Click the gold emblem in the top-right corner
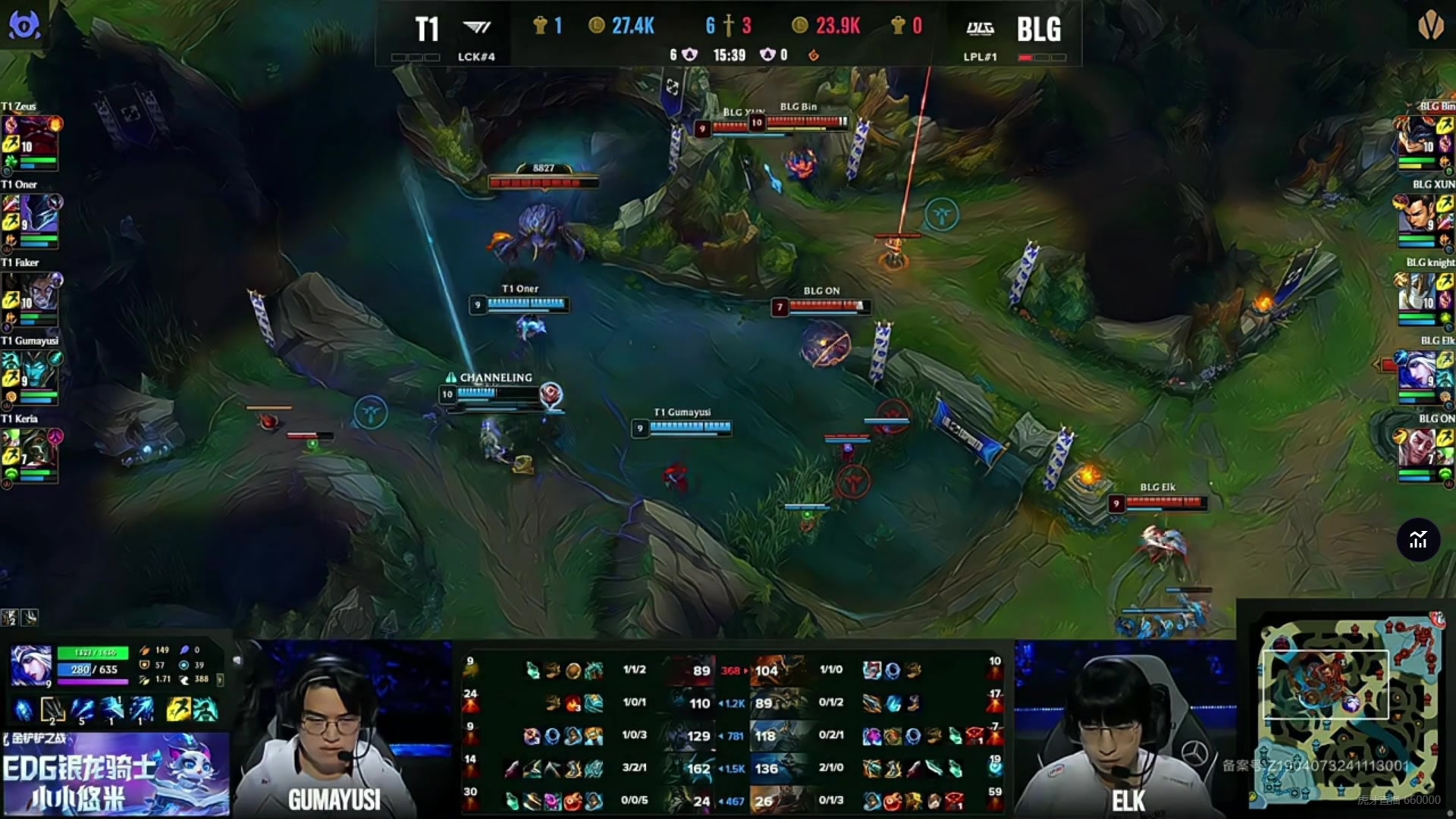 click(1430, 26)
